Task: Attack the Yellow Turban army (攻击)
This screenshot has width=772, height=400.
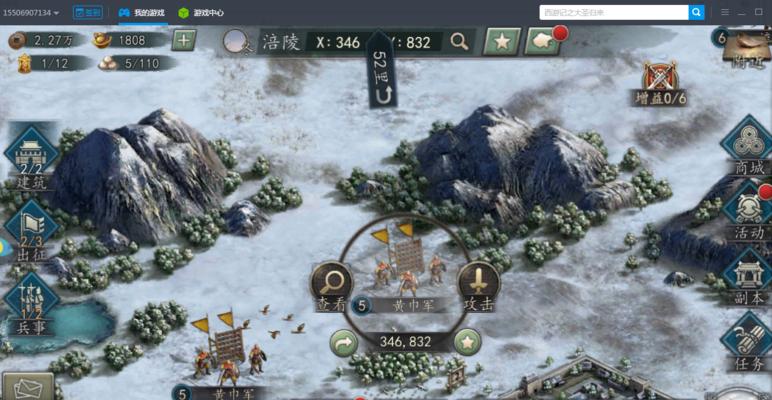Action: pos(478,285)
